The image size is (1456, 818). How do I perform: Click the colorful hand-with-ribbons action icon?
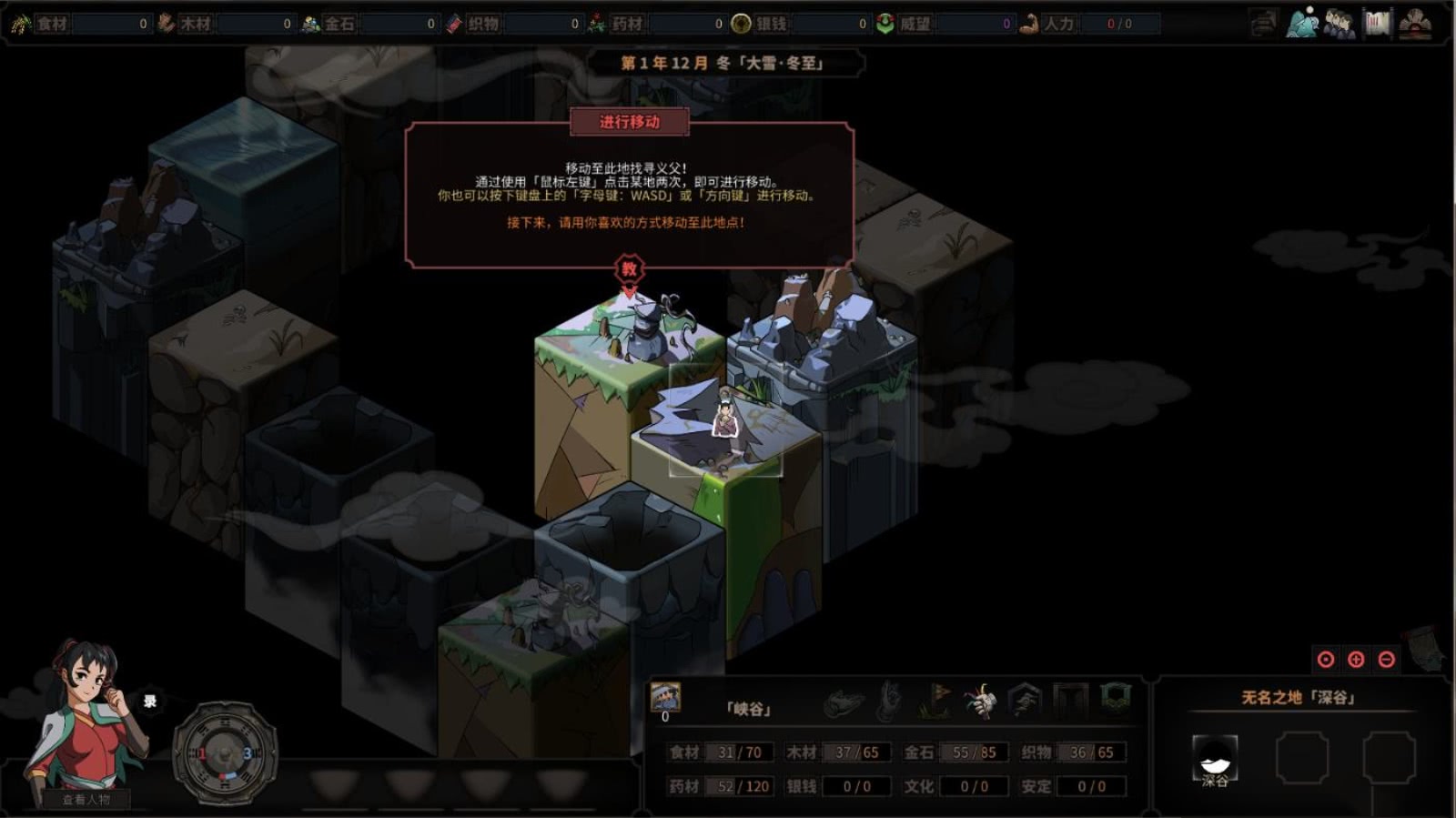pyautogui.click(x=980, y=701)
